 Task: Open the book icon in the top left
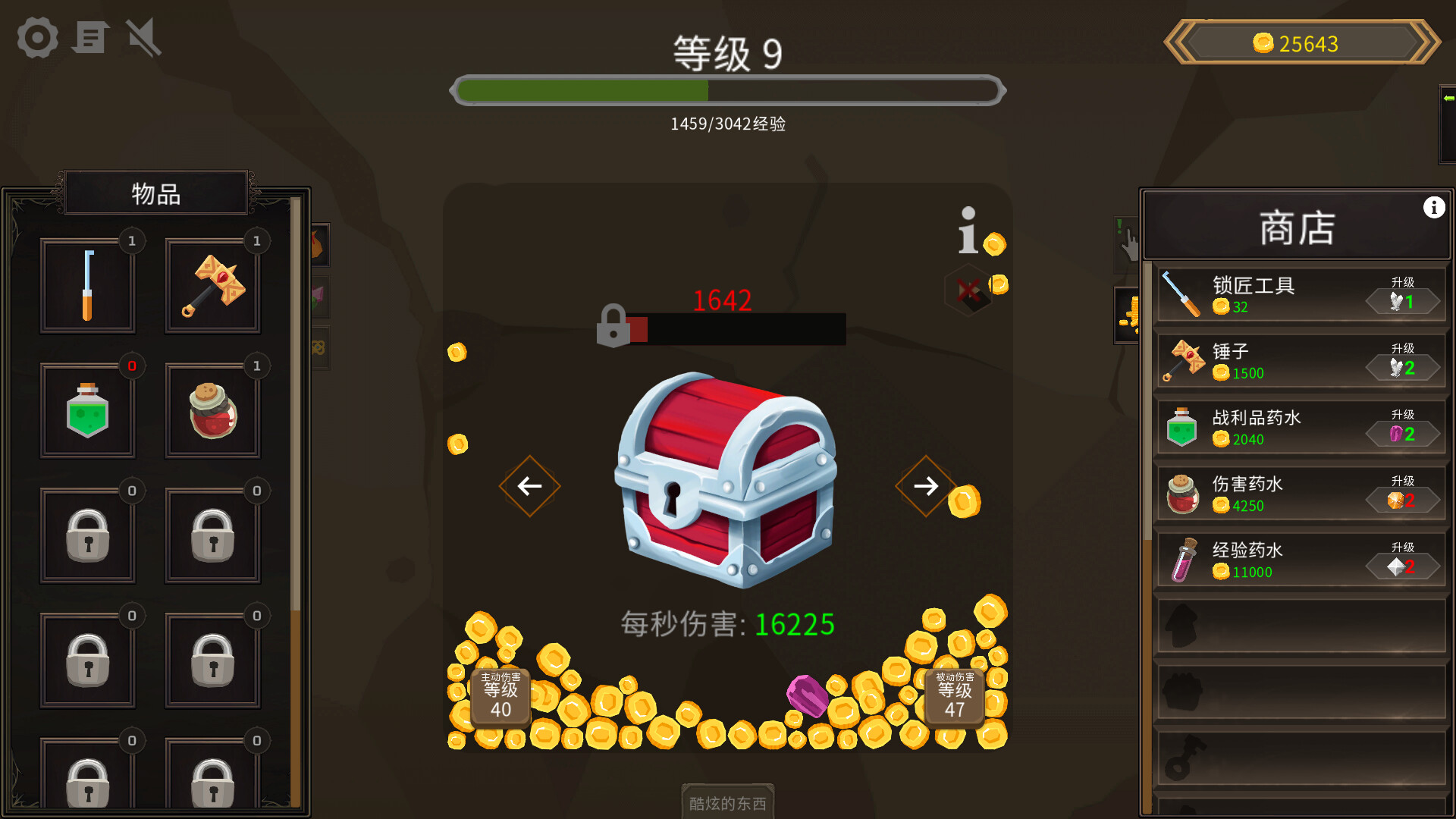coord(90,37)
